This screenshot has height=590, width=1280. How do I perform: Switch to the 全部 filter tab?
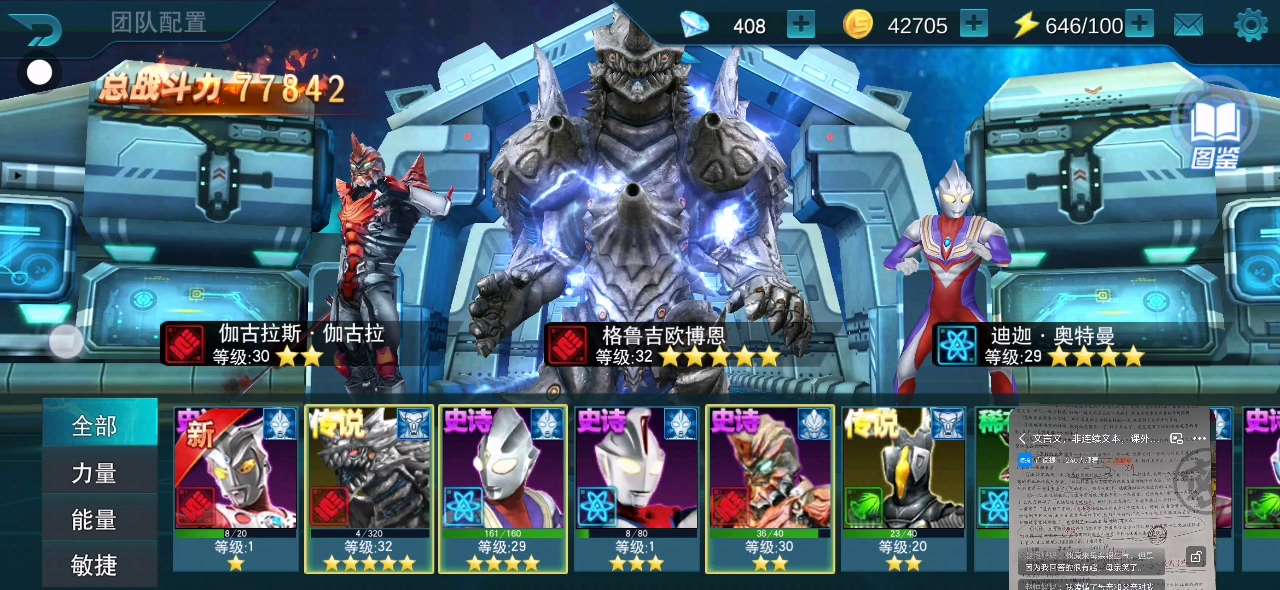coord(98,426)
